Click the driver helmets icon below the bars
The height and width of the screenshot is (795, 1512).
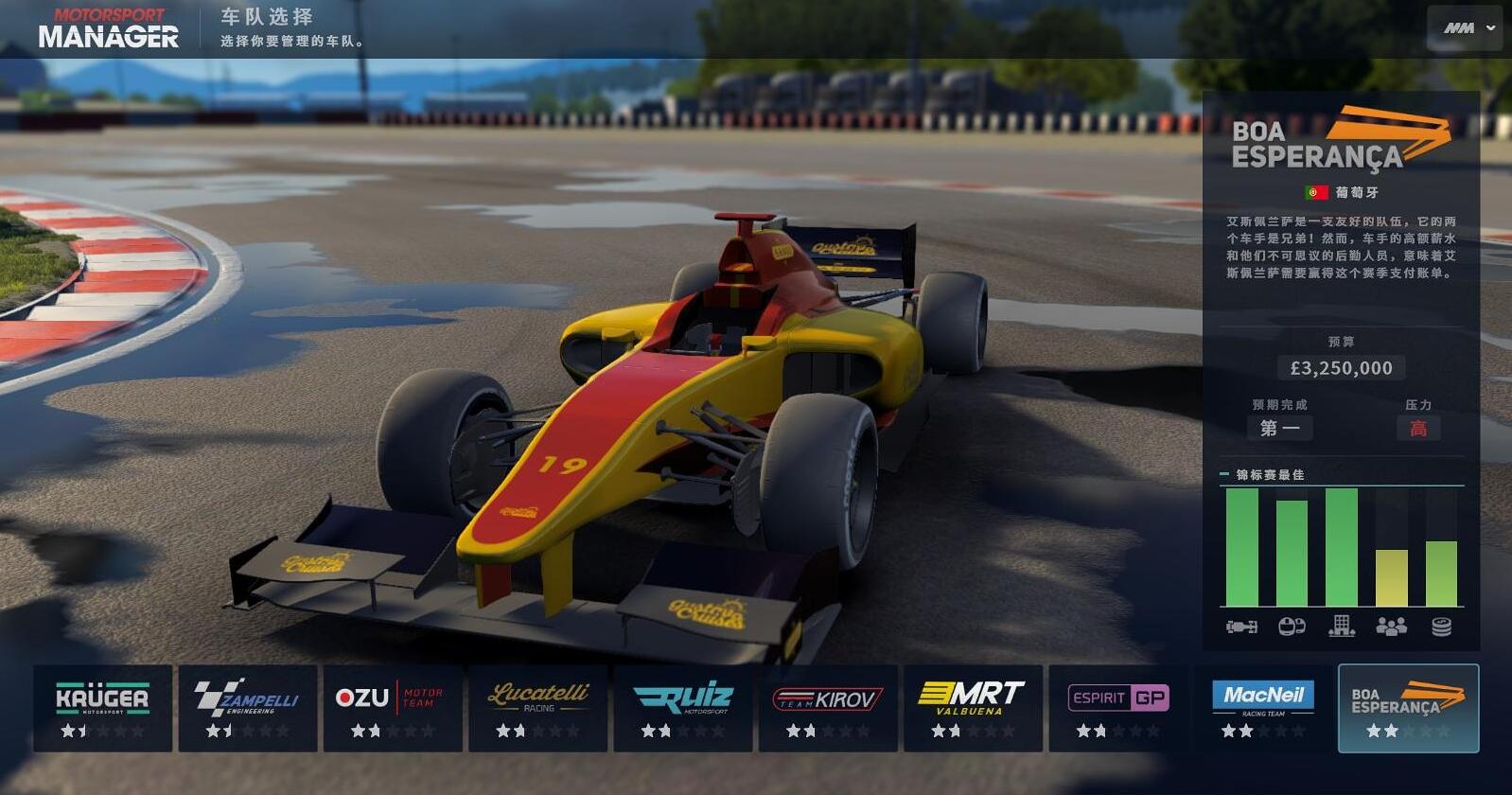coord(1291,625)
